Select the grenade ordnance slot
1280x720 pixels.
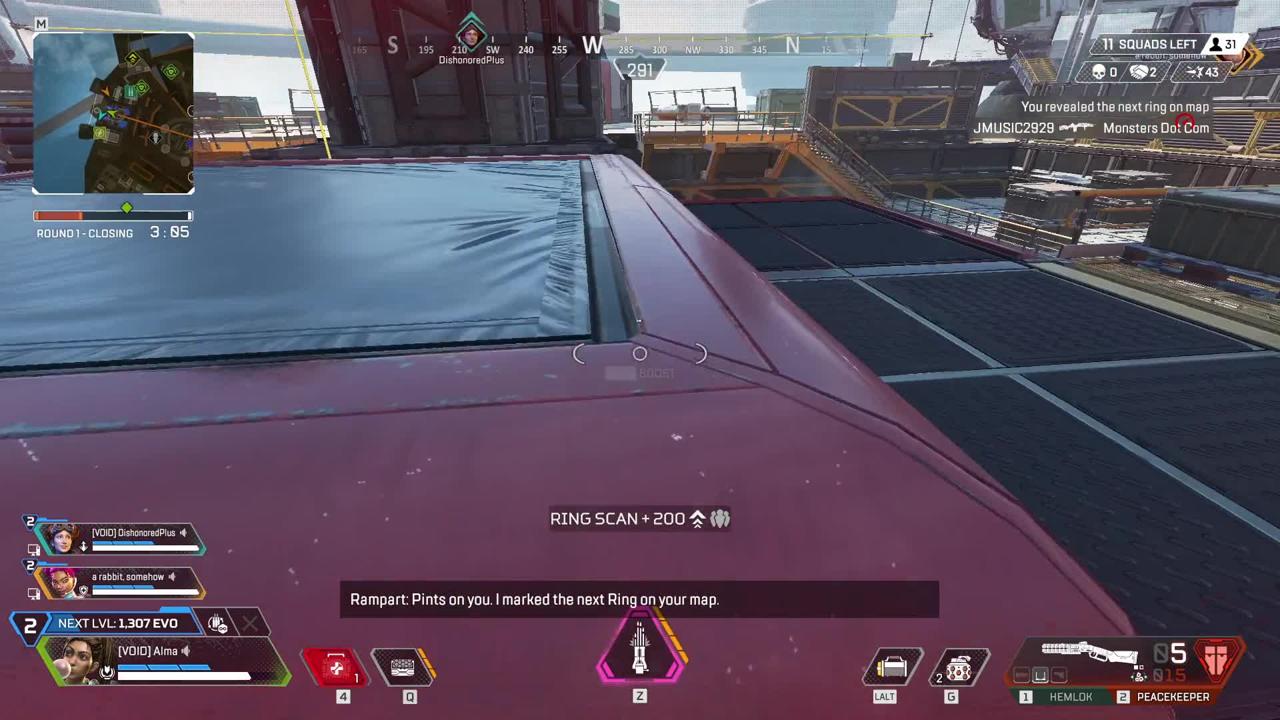pos(957,667)
